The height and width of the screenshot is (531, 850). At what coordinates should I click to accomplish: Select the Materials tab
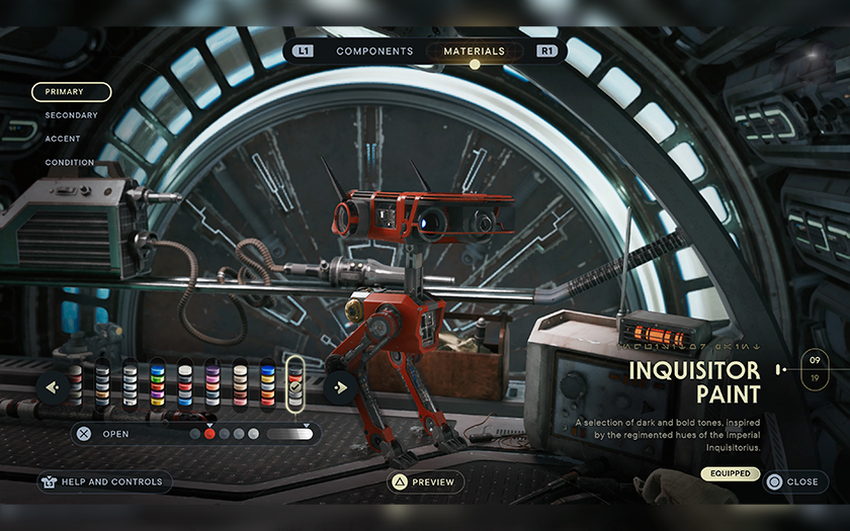pyautogui.click(x=475, y=51)
